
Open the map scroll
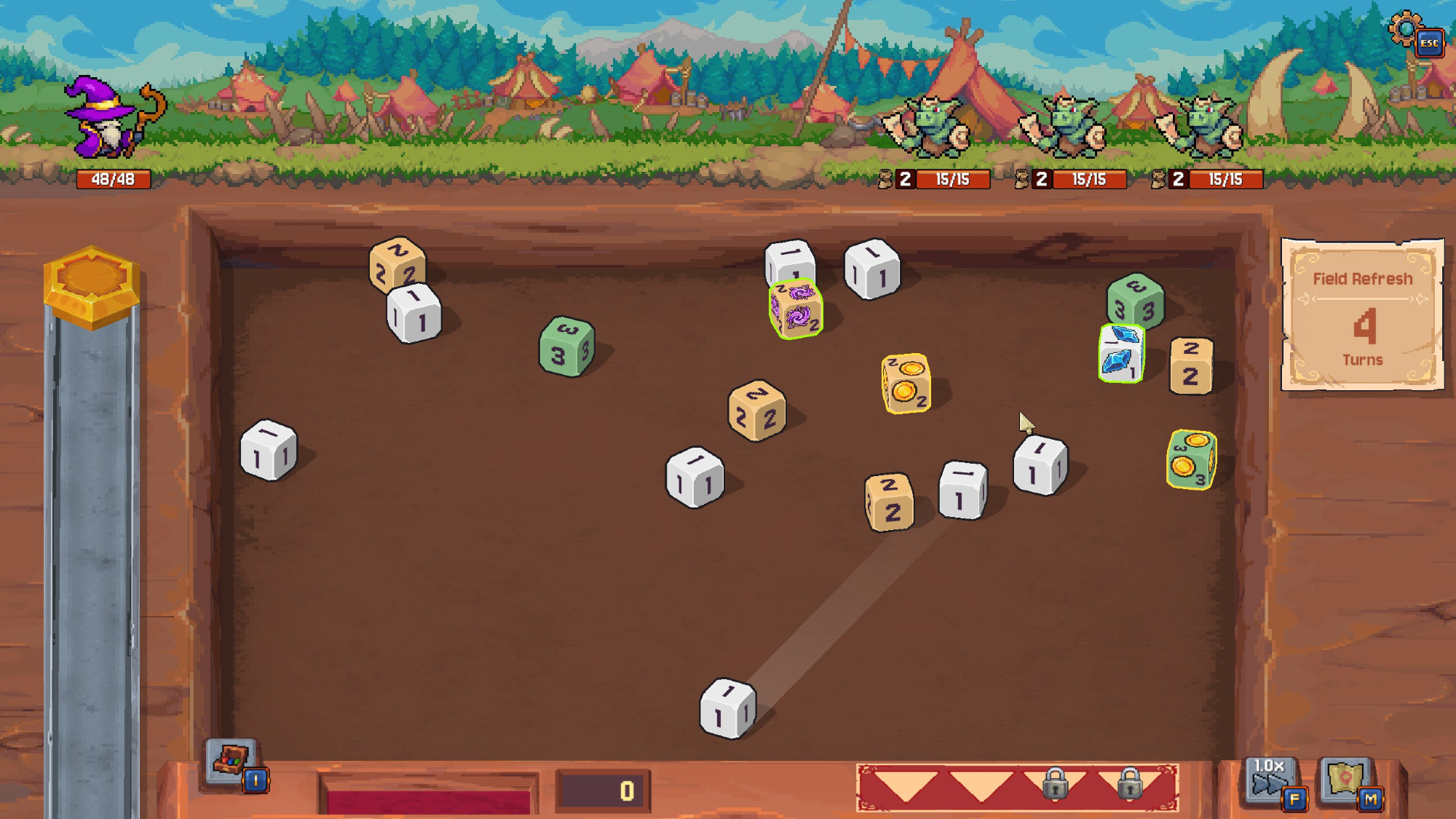click(1345, 779)
